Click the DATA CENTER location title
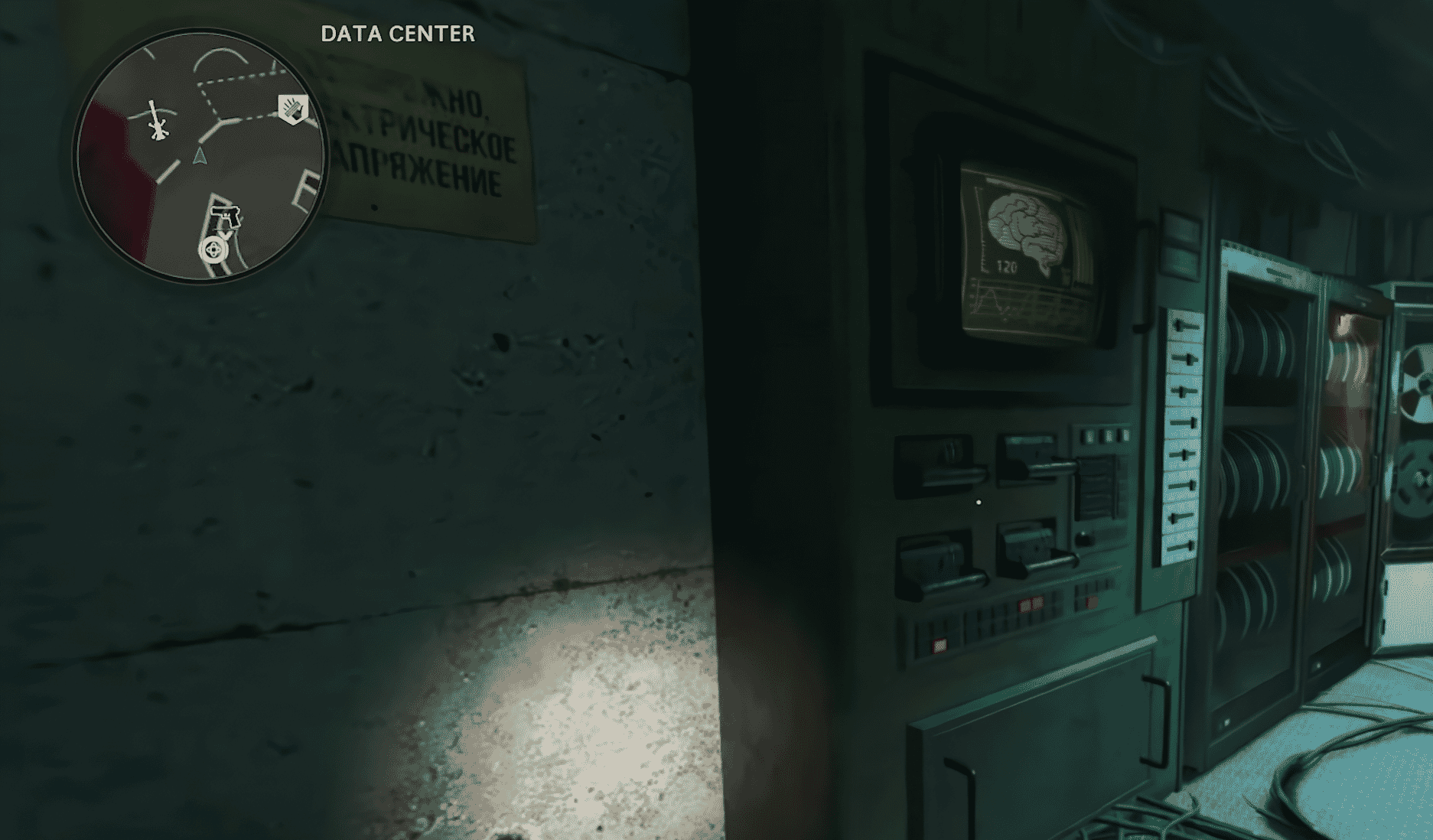 (398, 34)
